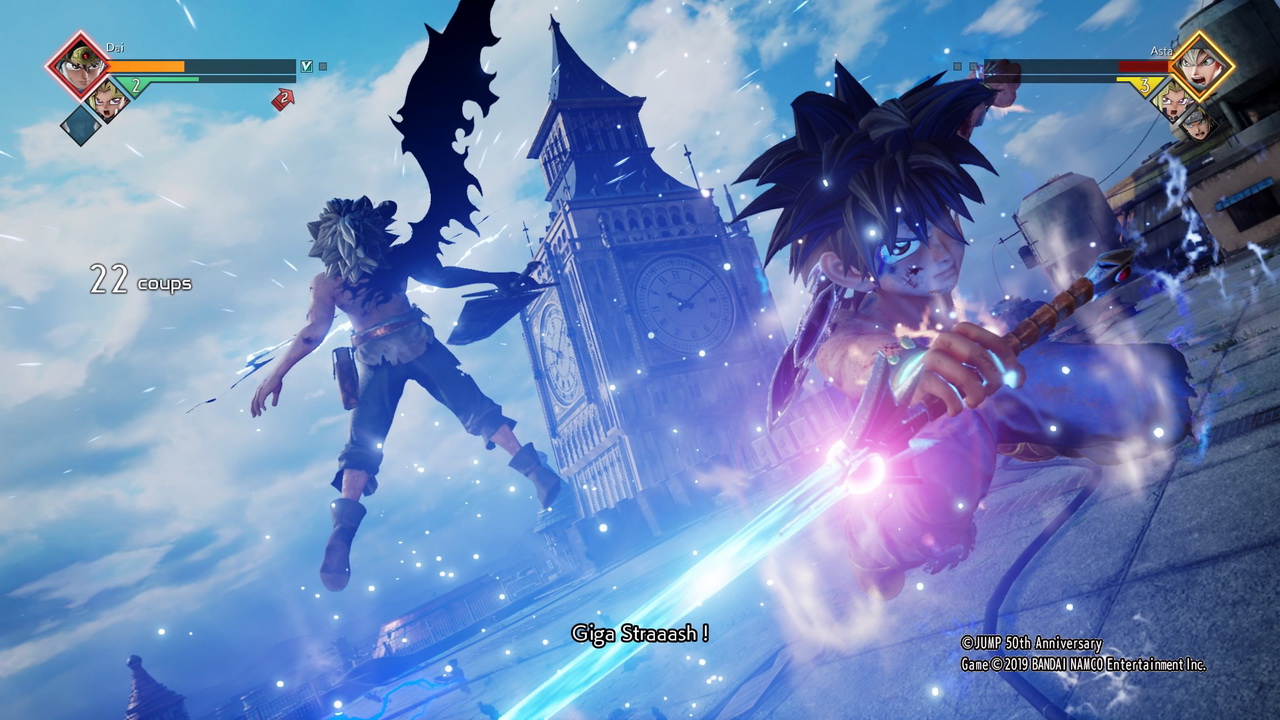Screen dimensions: 1280x720
Task: Click the red arrow icon numbered 2
Action: coord(283,99)
